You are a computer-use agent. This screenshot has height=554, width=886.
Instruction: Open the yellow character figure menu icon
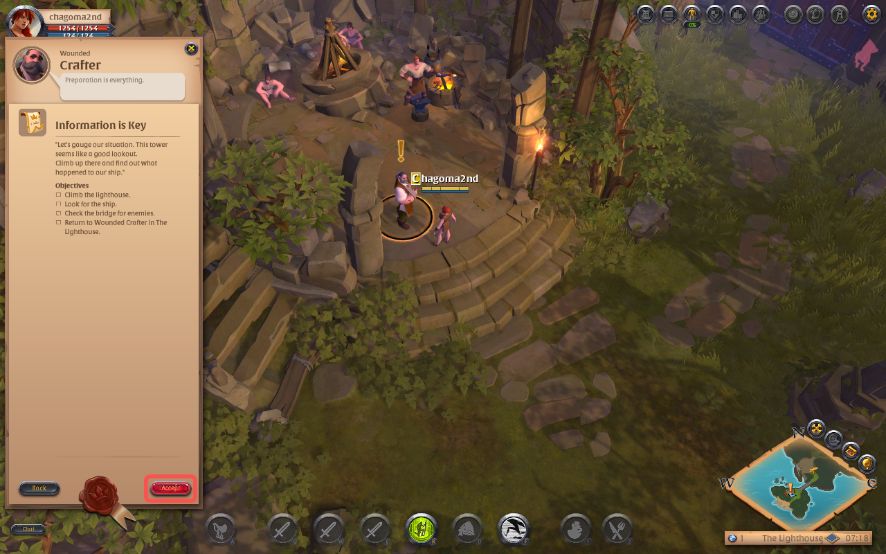tap(691, 14)
